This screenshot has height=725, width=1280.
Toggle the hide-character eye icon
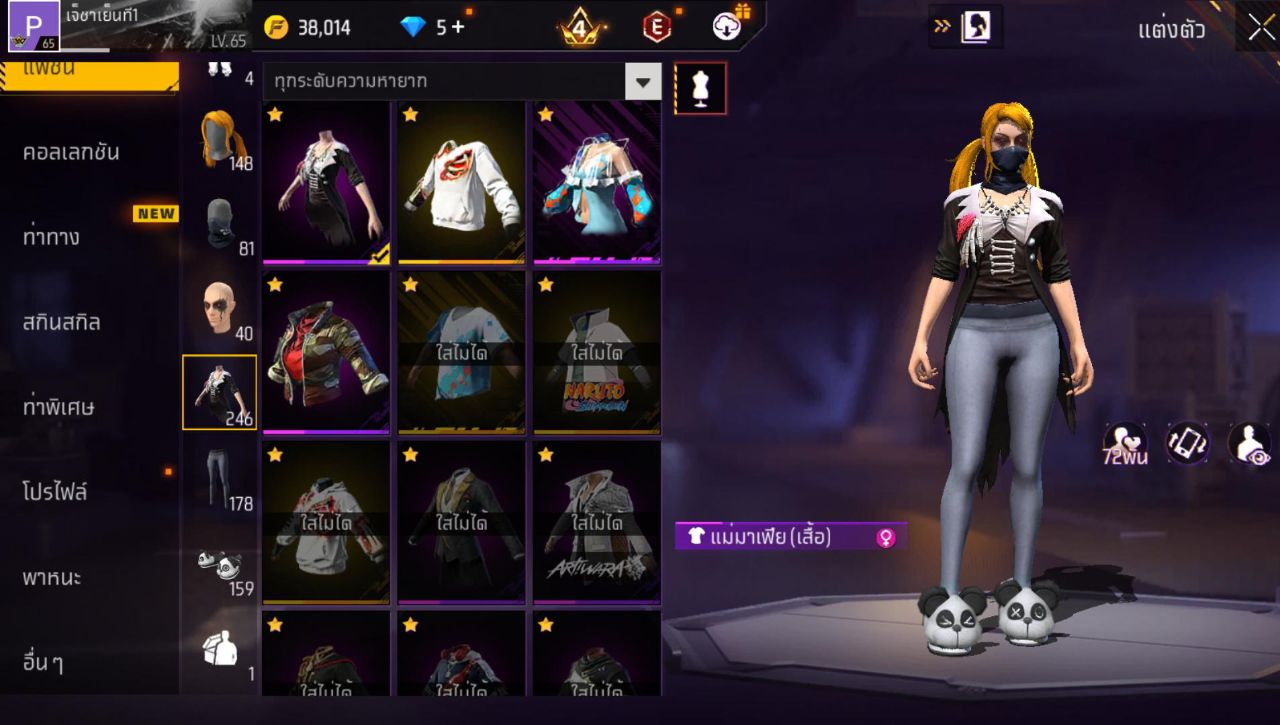coord(1249,444)
